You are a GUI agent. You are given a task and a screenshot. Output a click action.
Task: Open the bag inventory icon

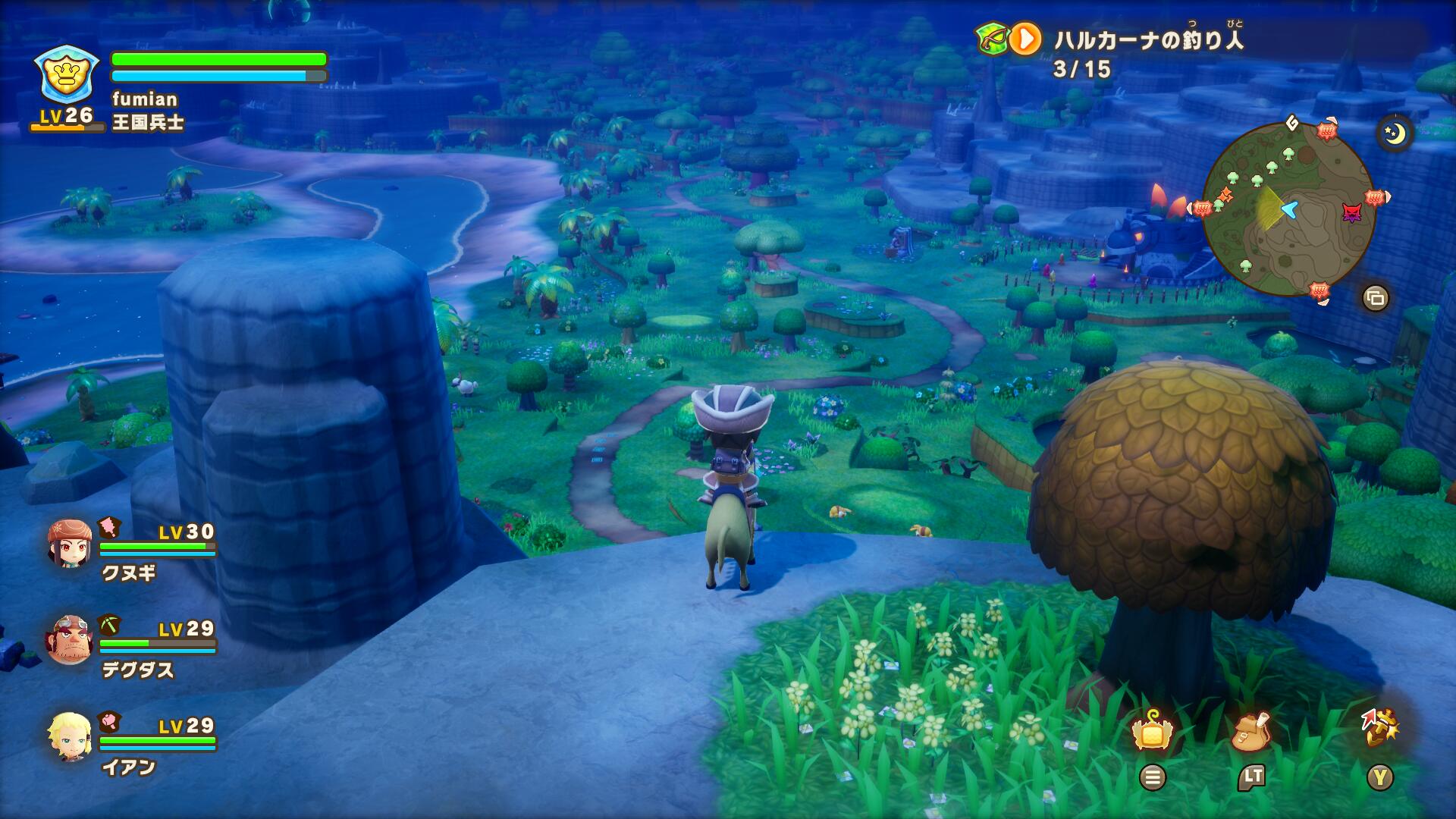tap(1251, 732)
